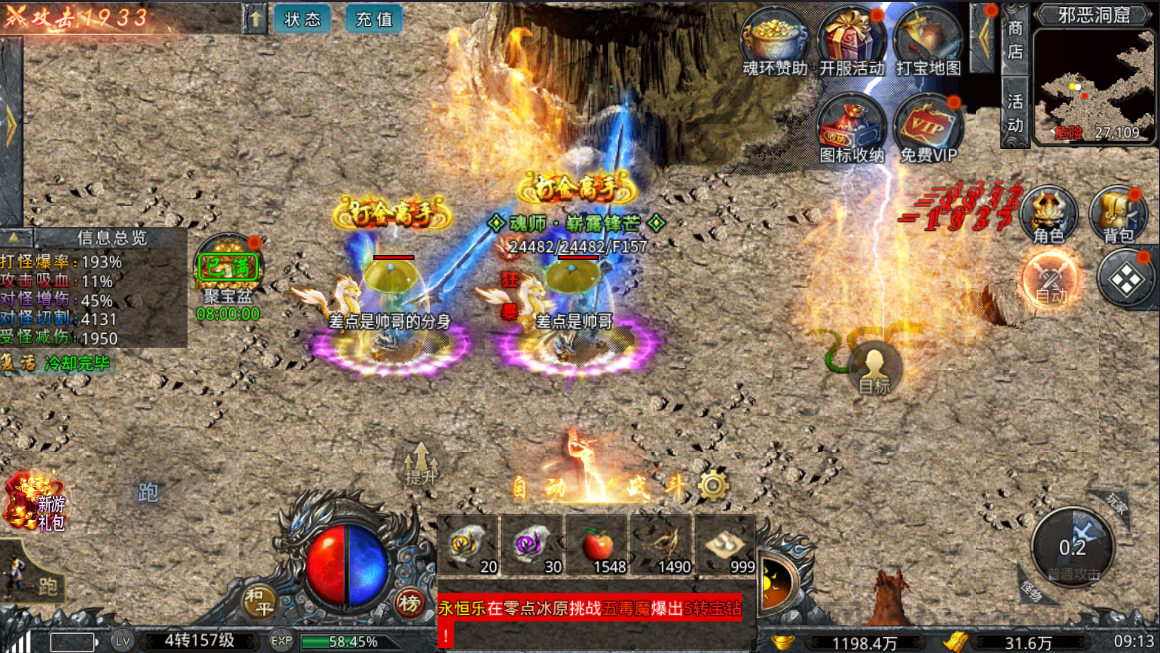The image size is (1160, 653).
Task: Open the 活动 activity tab
Action: (1015, 112)
